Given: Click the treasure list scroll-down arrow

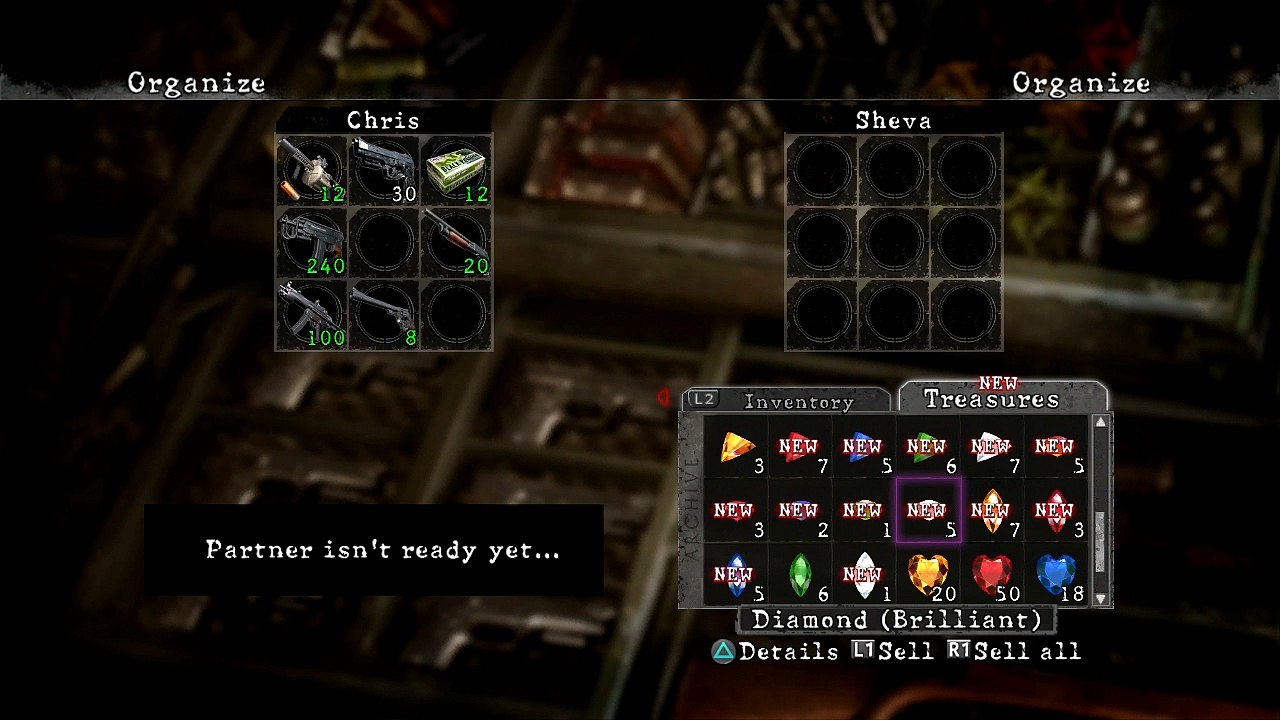Looking at the screenshot, I should pyautogui.click(x=1101, y=598).
